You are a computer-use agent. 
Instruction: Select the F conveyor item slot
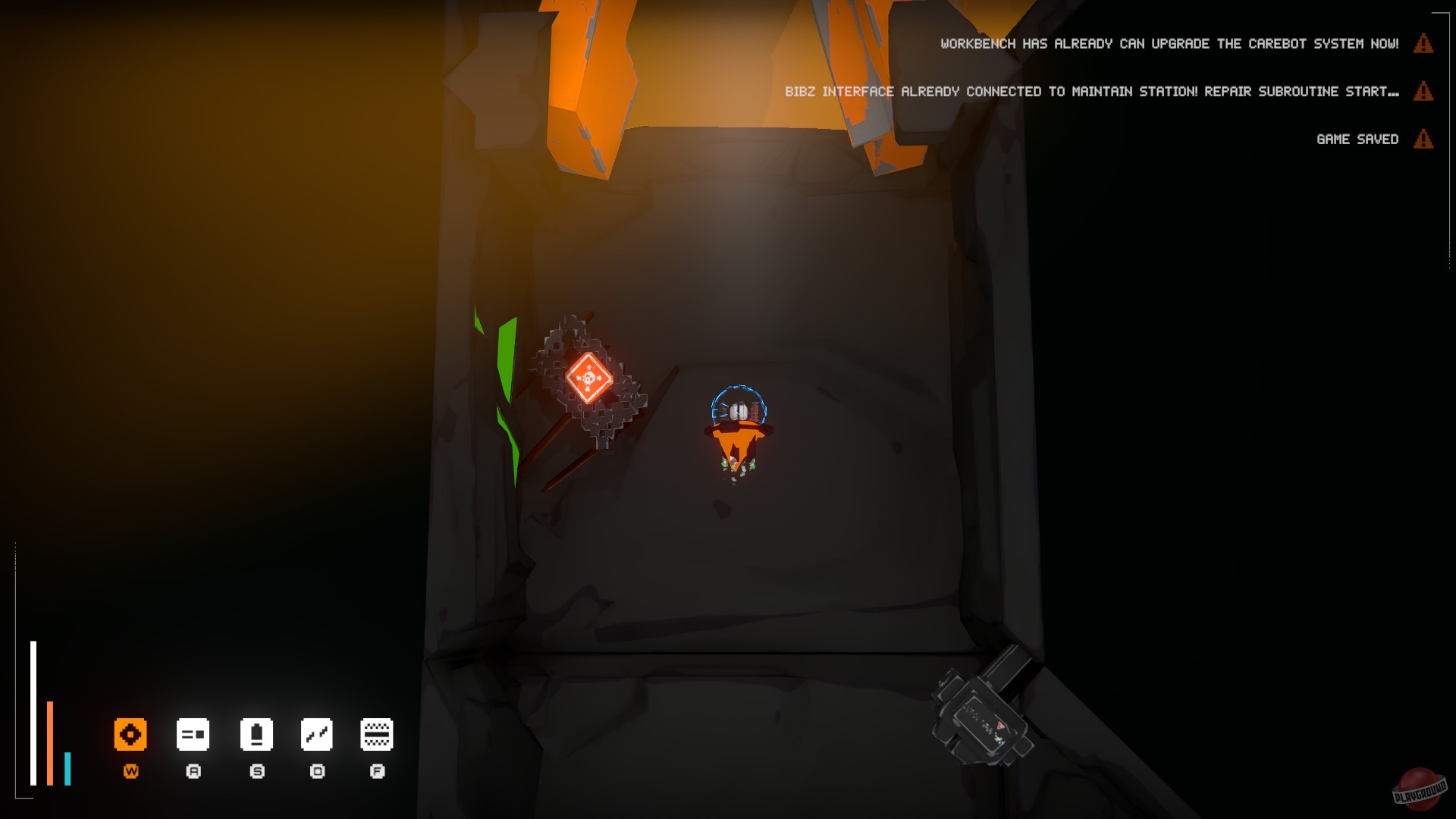(377, 733)
